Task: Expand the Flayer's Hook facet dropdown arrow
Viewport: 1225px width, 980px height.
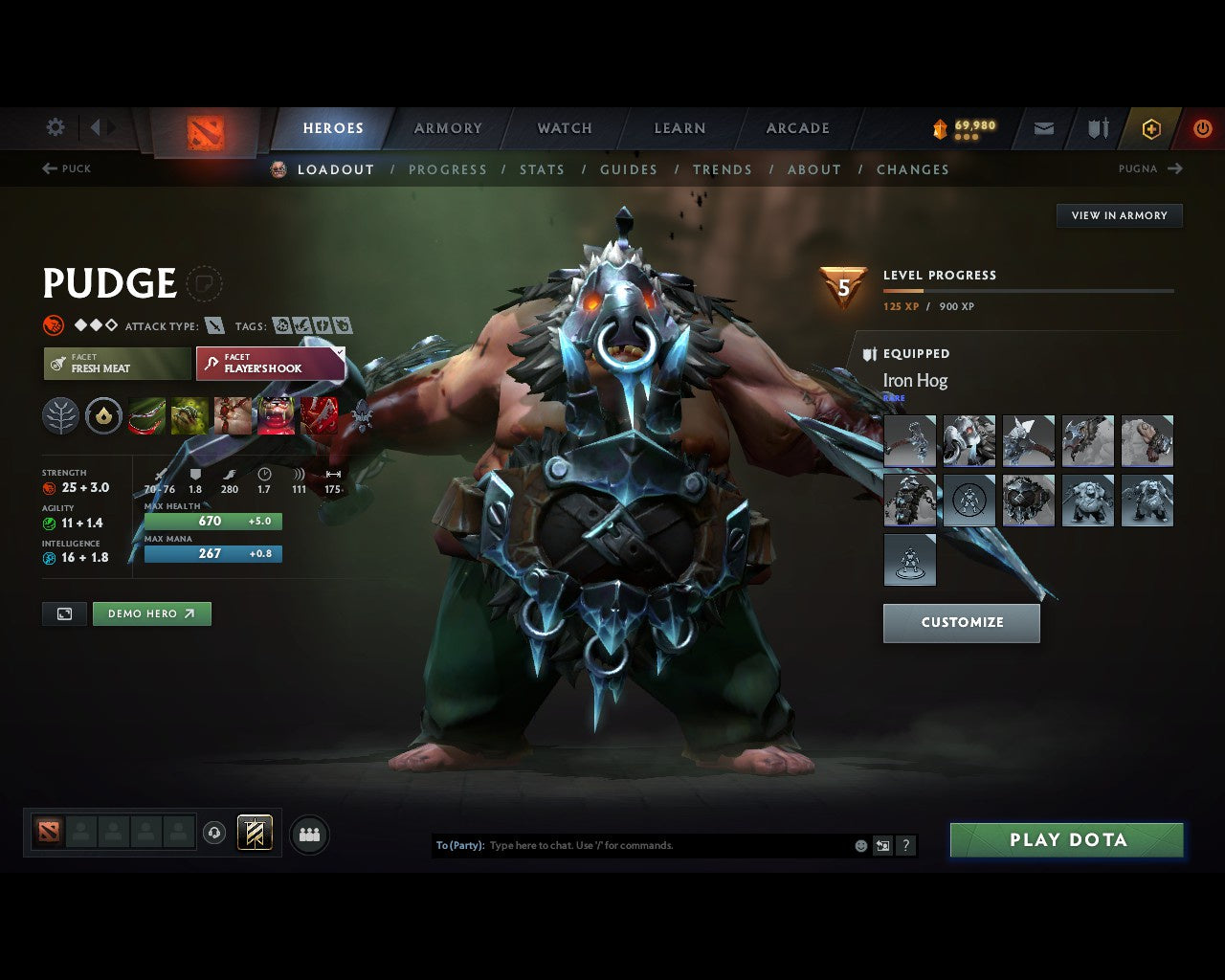Action: 340,352
